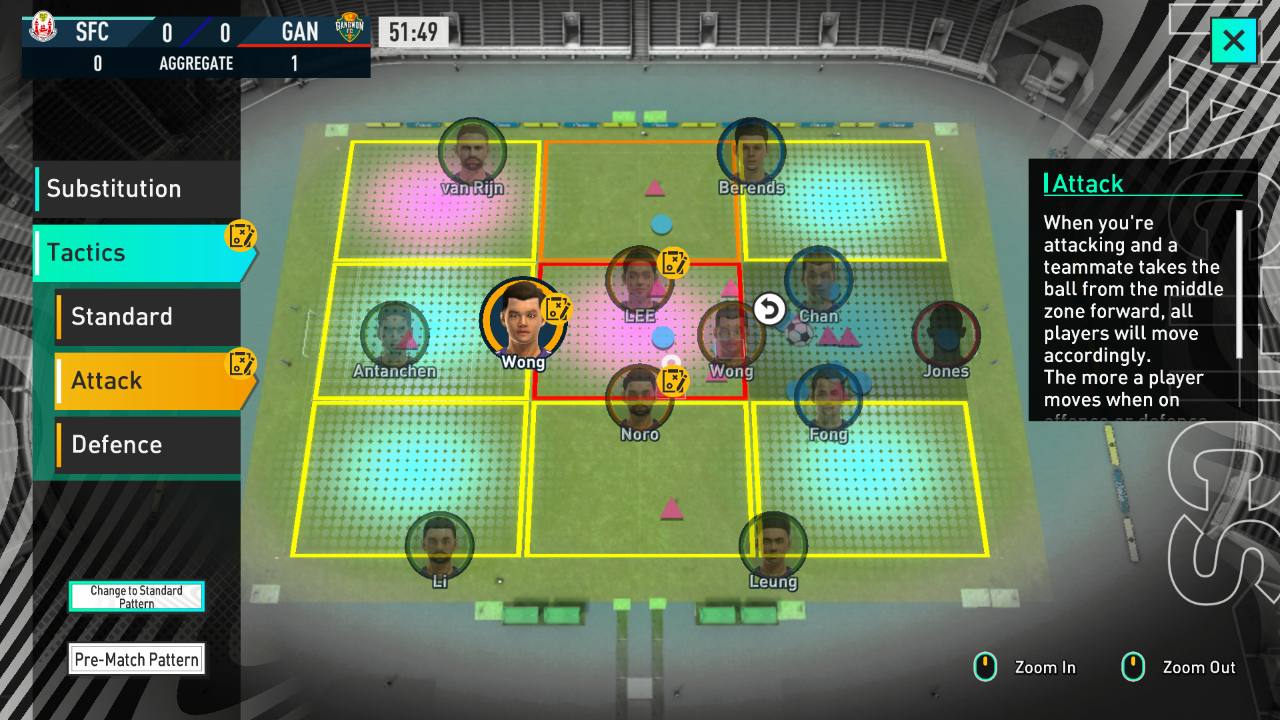Select player Chan on the tactics board

(x=818, y=281)
